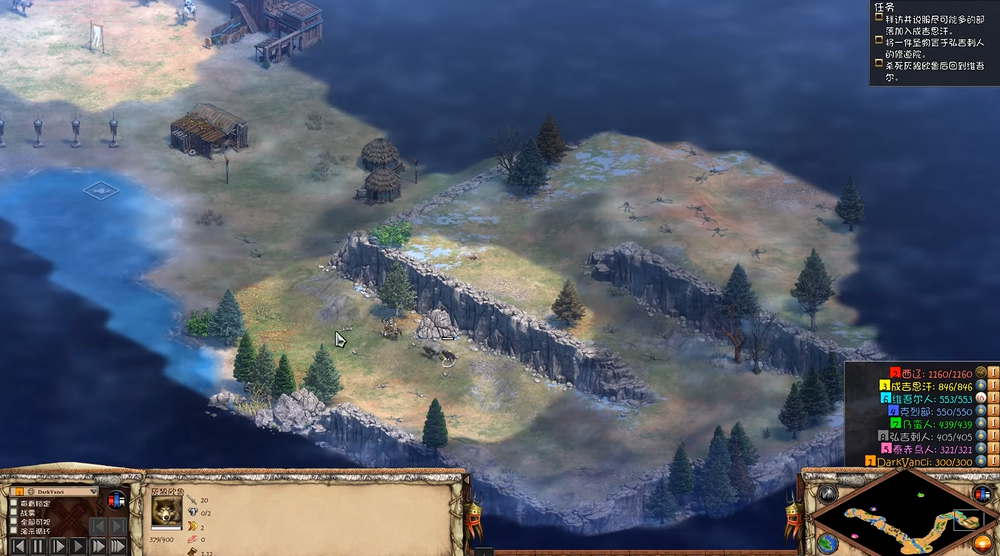Screen dimensions: 1000x556
Task: Click the red and blue banners icon beside the dropdown
Action: click(x=117, y=500)
